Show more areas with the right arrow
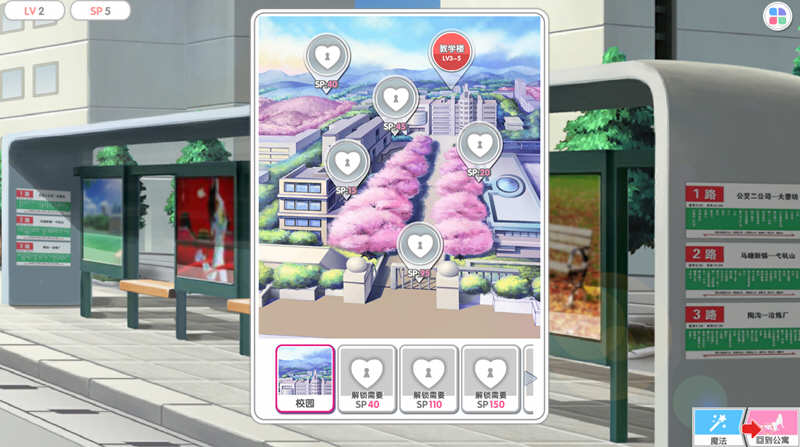The height and width of the screenshot is (447, 800). click(531, 378)
